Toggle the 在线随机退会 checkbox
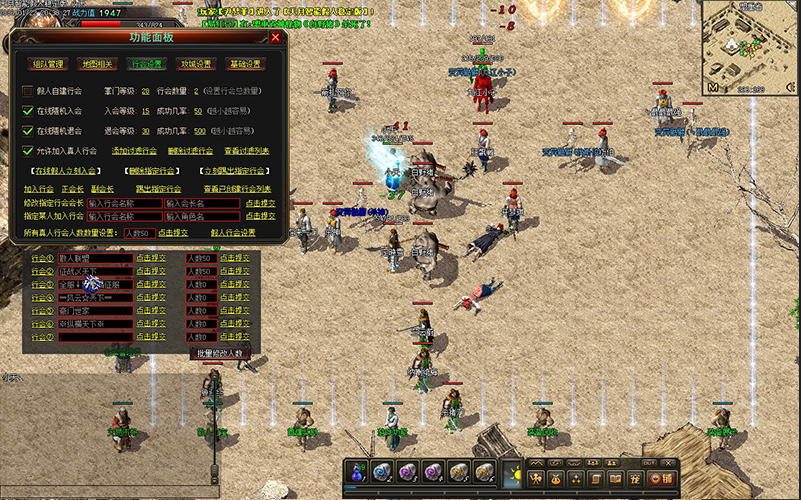Screen dimensions: 801x500 pos(28,131)
